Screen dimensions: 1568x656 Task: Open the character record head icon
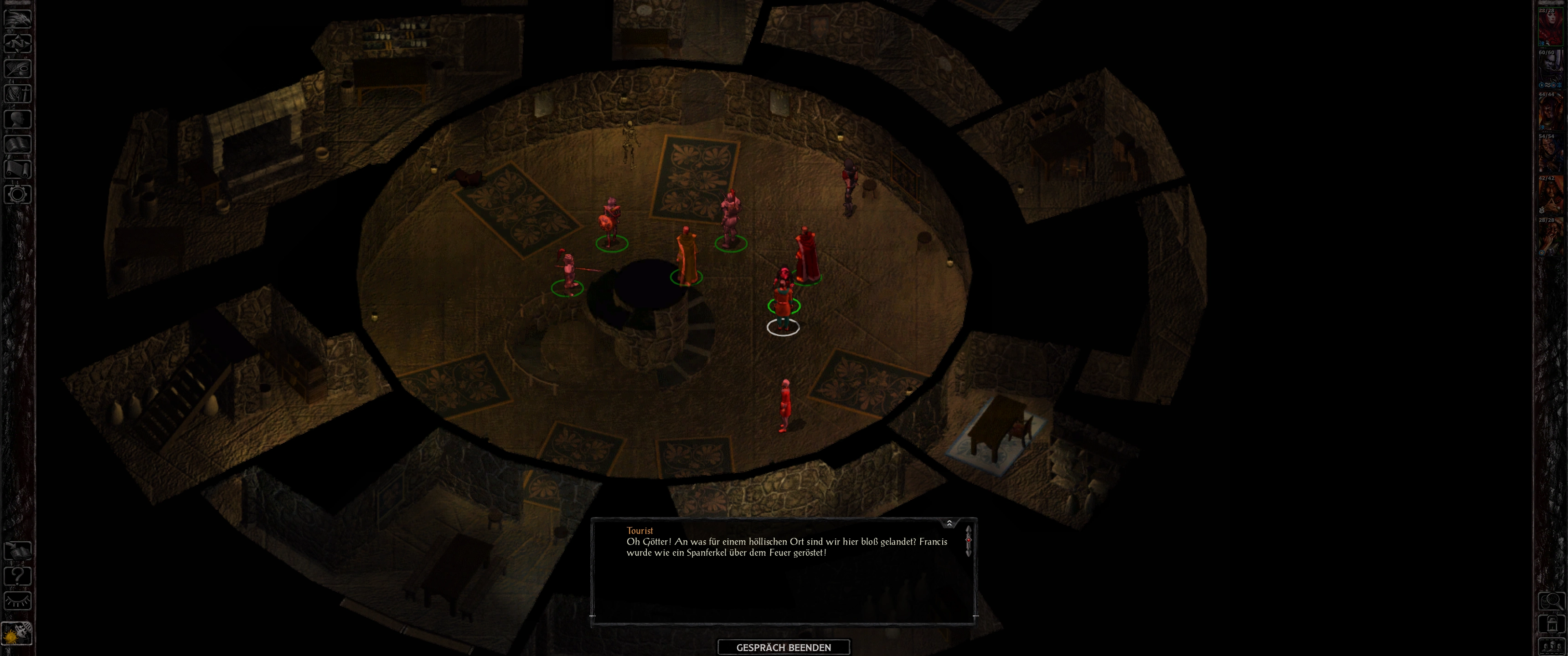[x=18, y=118]
